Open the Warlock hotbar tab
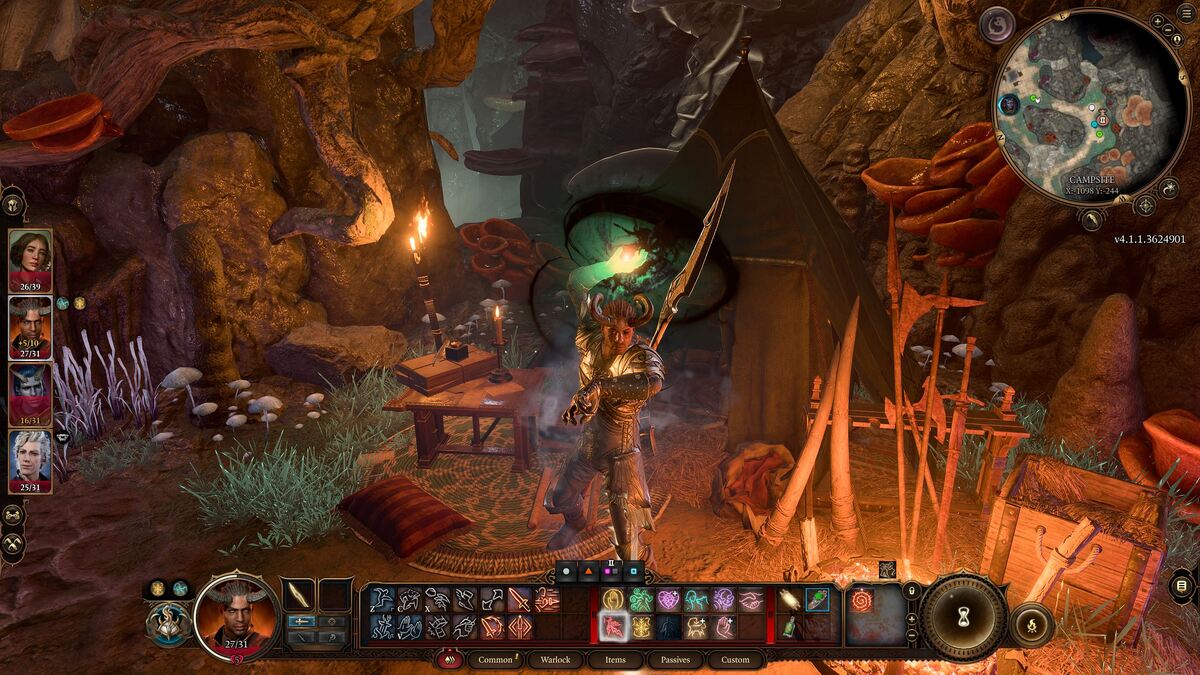This screenshot has height=675, width=1200. (555, 660)
